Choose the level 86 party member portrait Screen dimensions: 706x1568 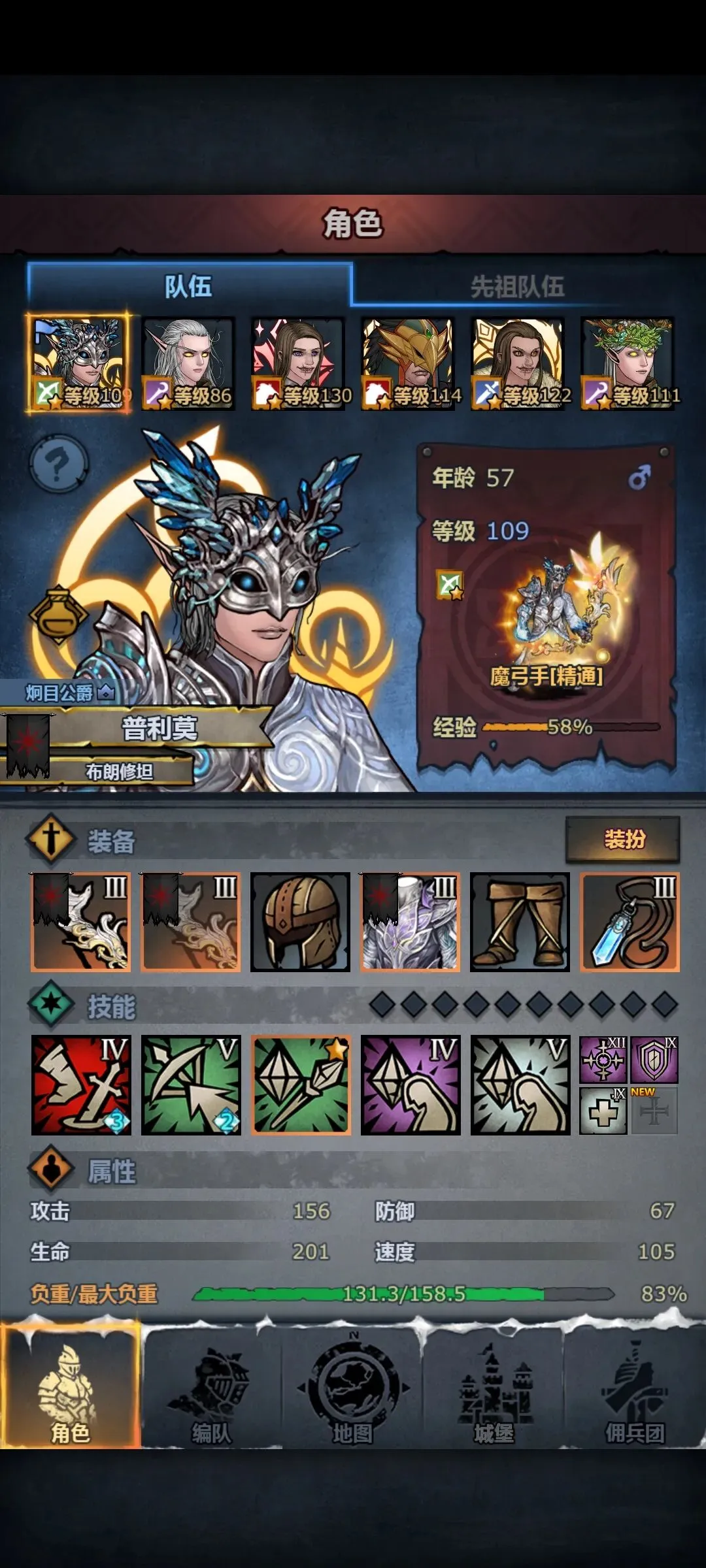click(x=188, y=363)
